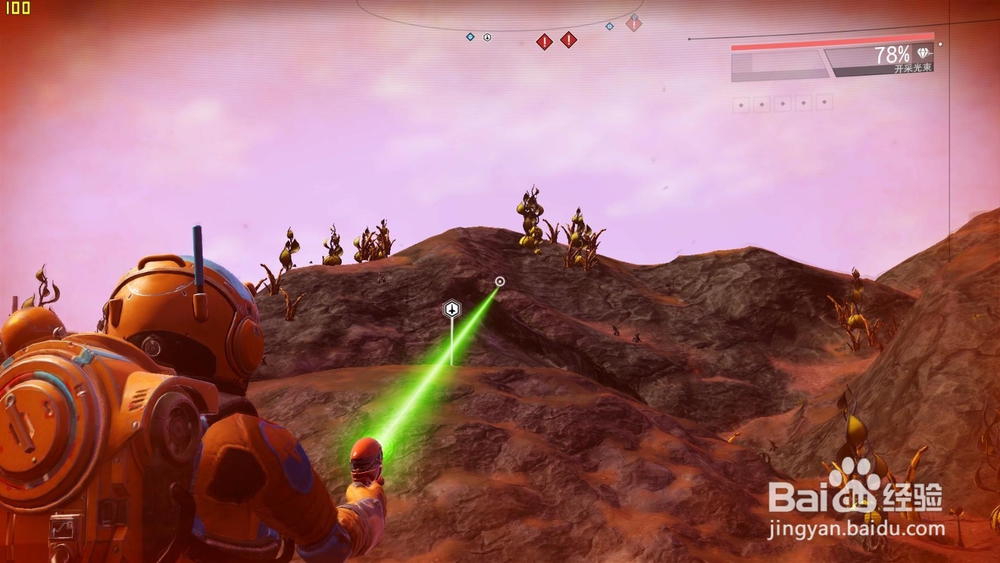Select the hexagonal starship waypoint marker

(x=452, y=309)
